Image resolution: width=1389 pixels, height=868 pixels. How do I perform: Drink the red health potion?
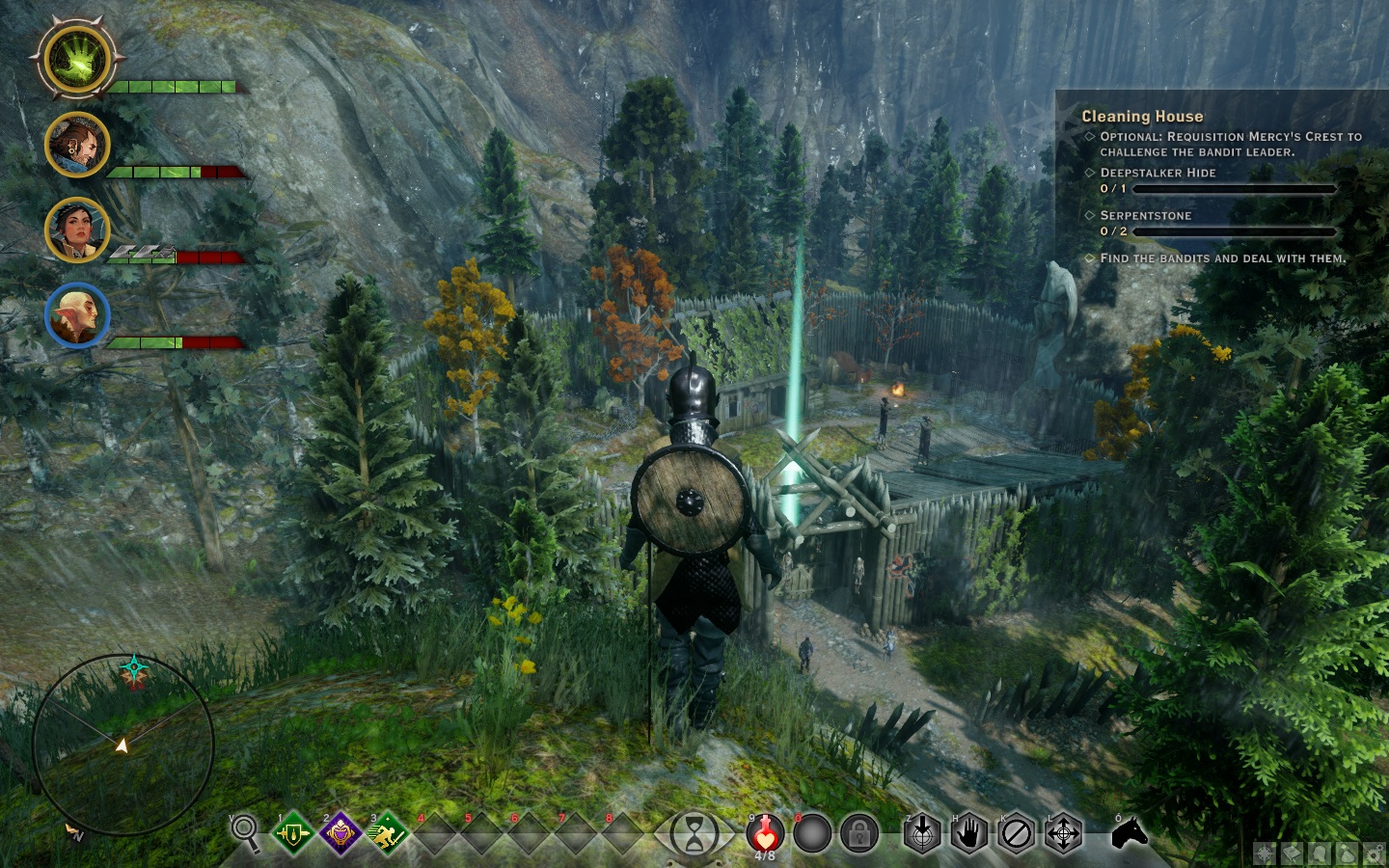(x=765, y=832)
